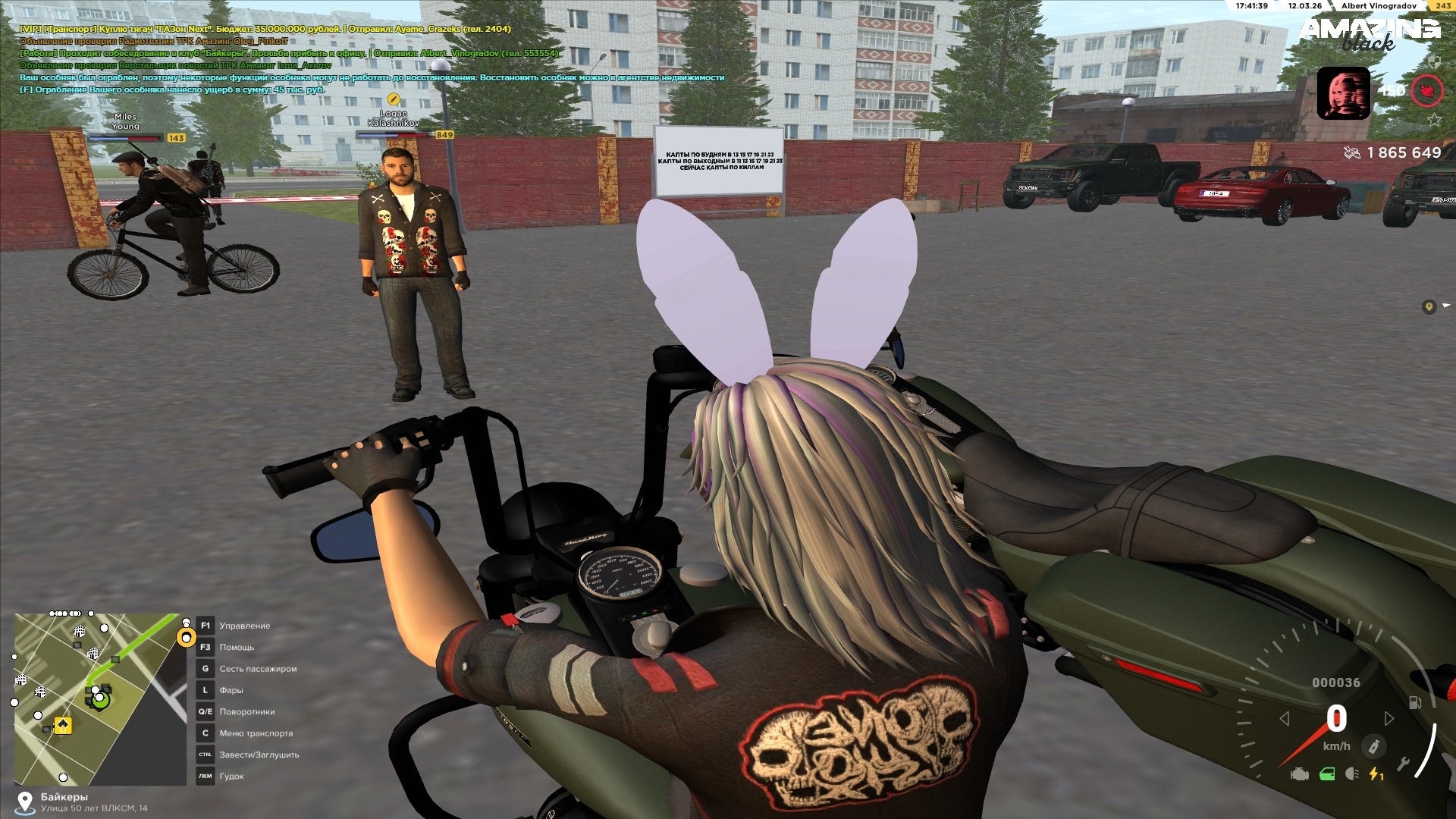Click the Байкеры location pin icon
Screen dimensions: 1456x819
(25, 802)
